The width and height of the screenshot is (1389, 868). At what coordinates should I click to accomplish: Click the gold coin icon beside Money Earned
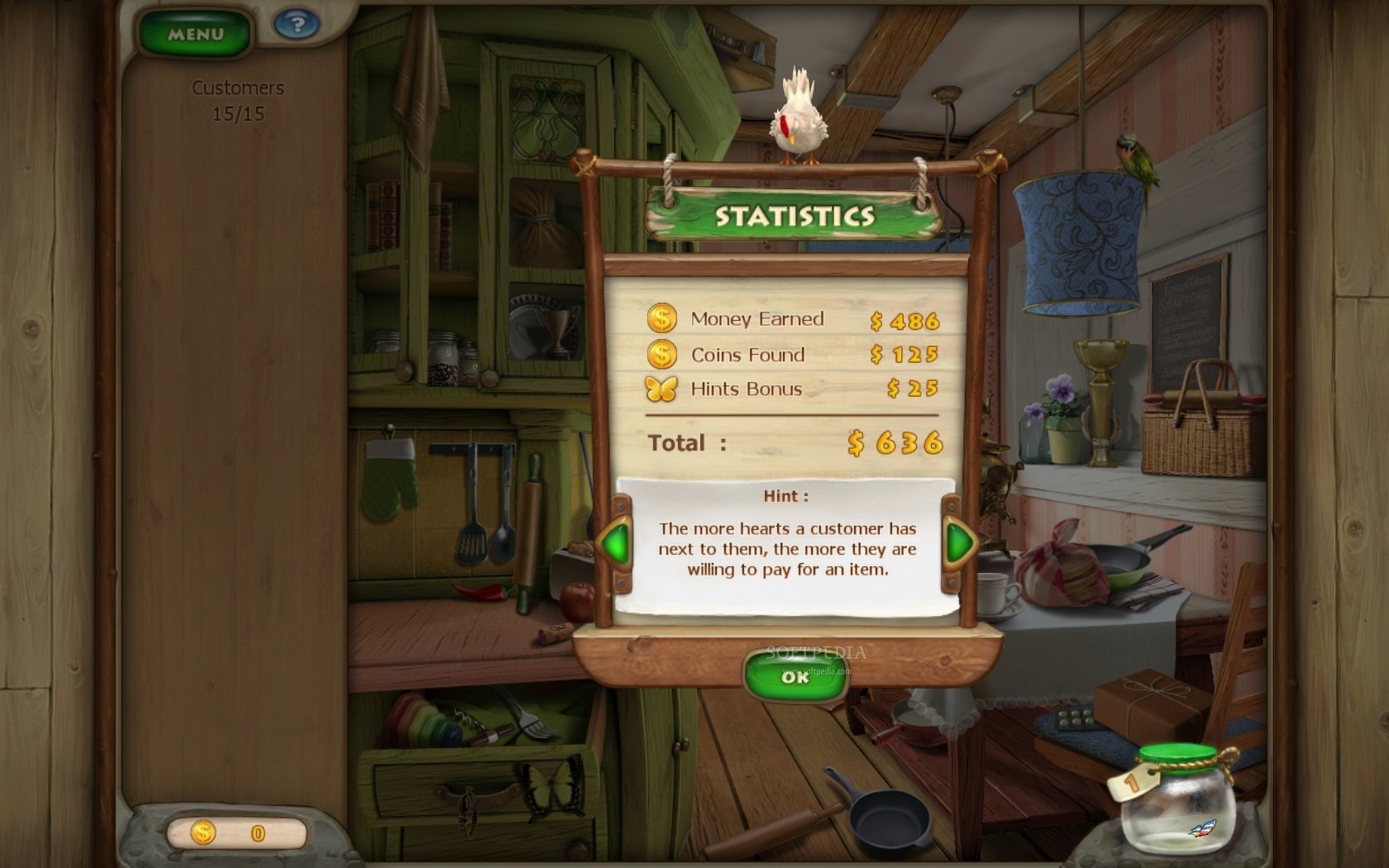(x=661, y=318)
